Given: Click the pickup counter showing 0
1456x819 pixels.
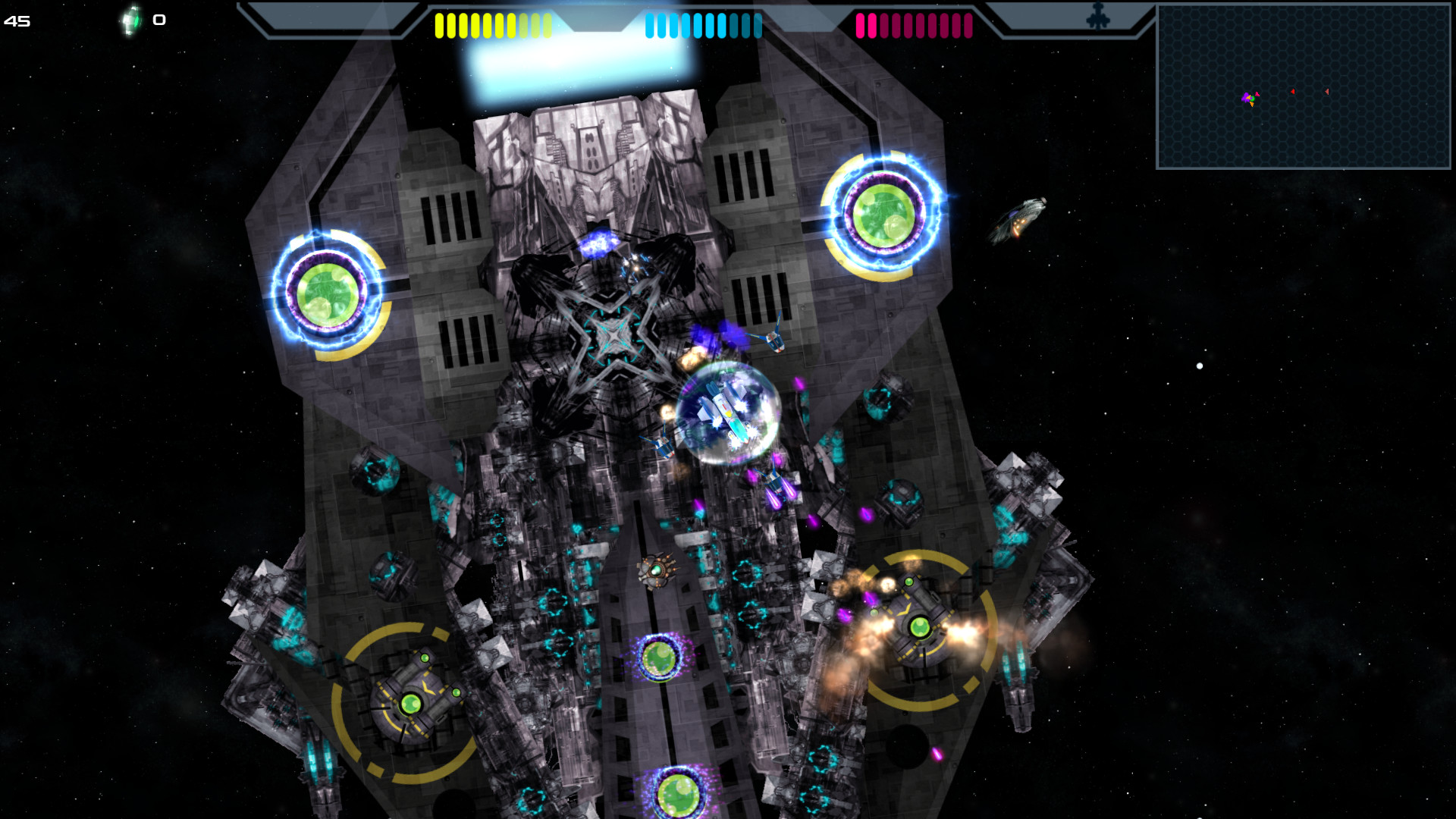Looking at the screenshot, I should click(x=158, y=20).
